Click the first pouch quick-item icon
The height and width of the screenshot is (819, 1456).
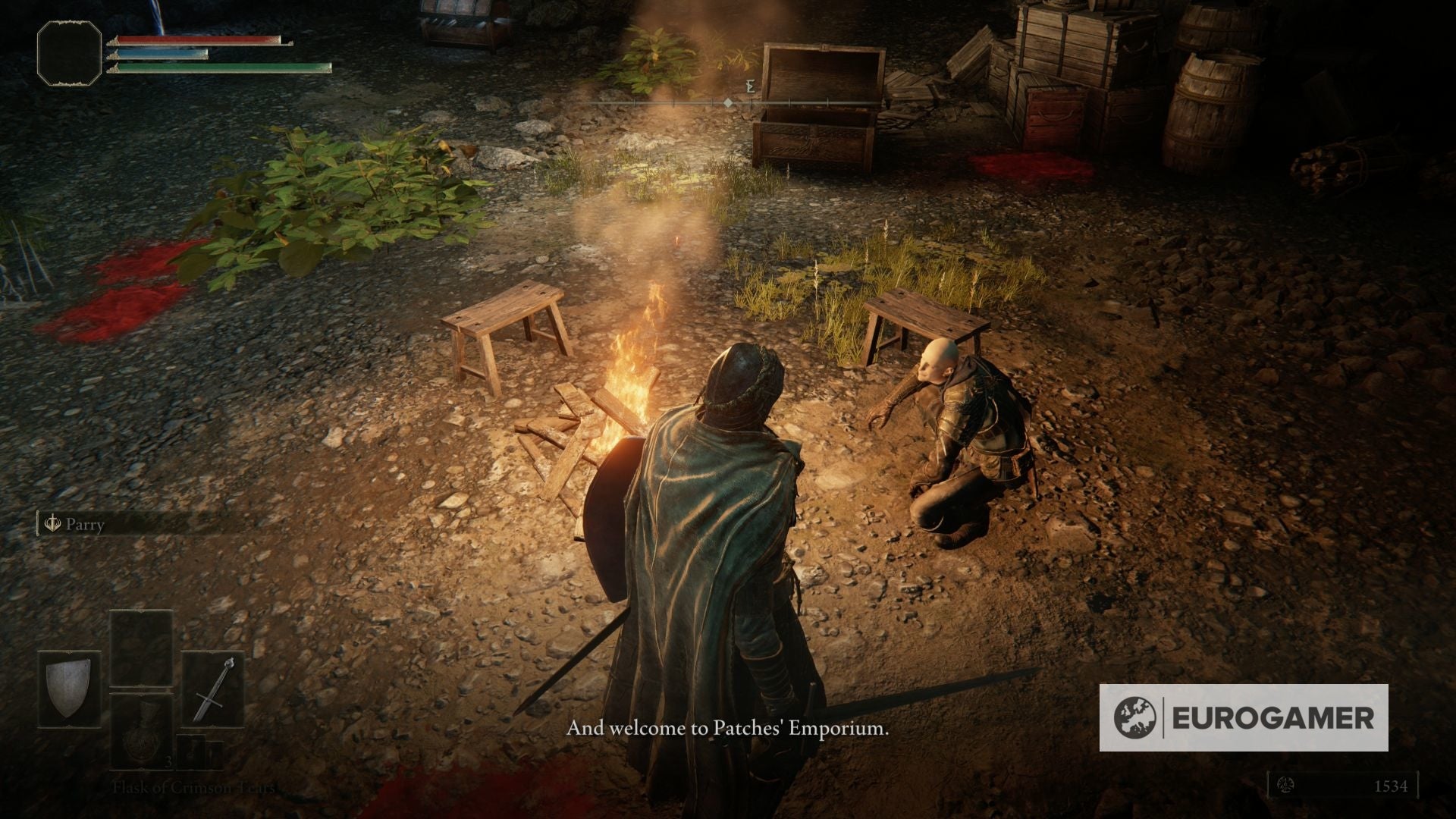point(191,751)
